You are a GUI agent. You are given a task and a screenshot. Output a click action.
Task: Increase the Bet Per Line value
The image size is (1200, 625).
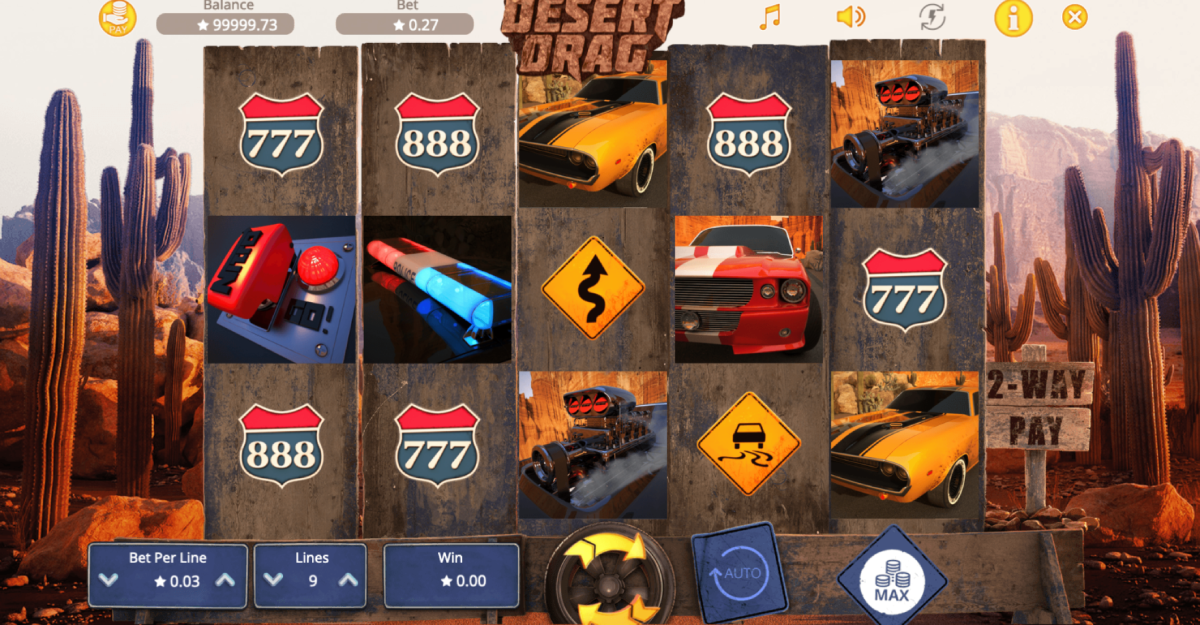226,580
